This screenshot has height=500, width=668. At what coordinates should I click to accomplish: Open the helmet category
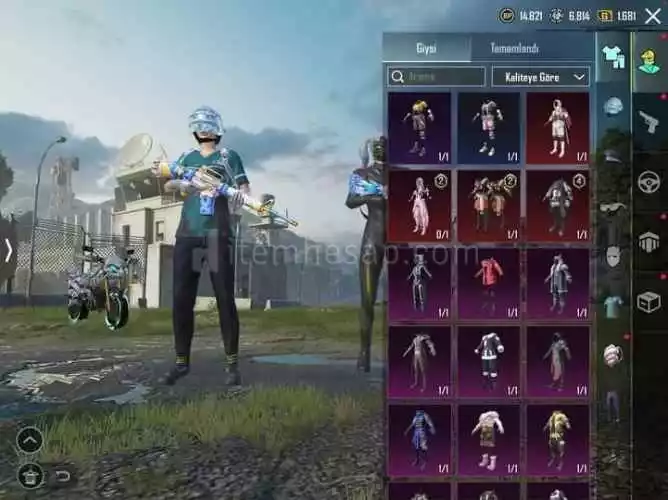pyautogui.click(x=613, y=106)
